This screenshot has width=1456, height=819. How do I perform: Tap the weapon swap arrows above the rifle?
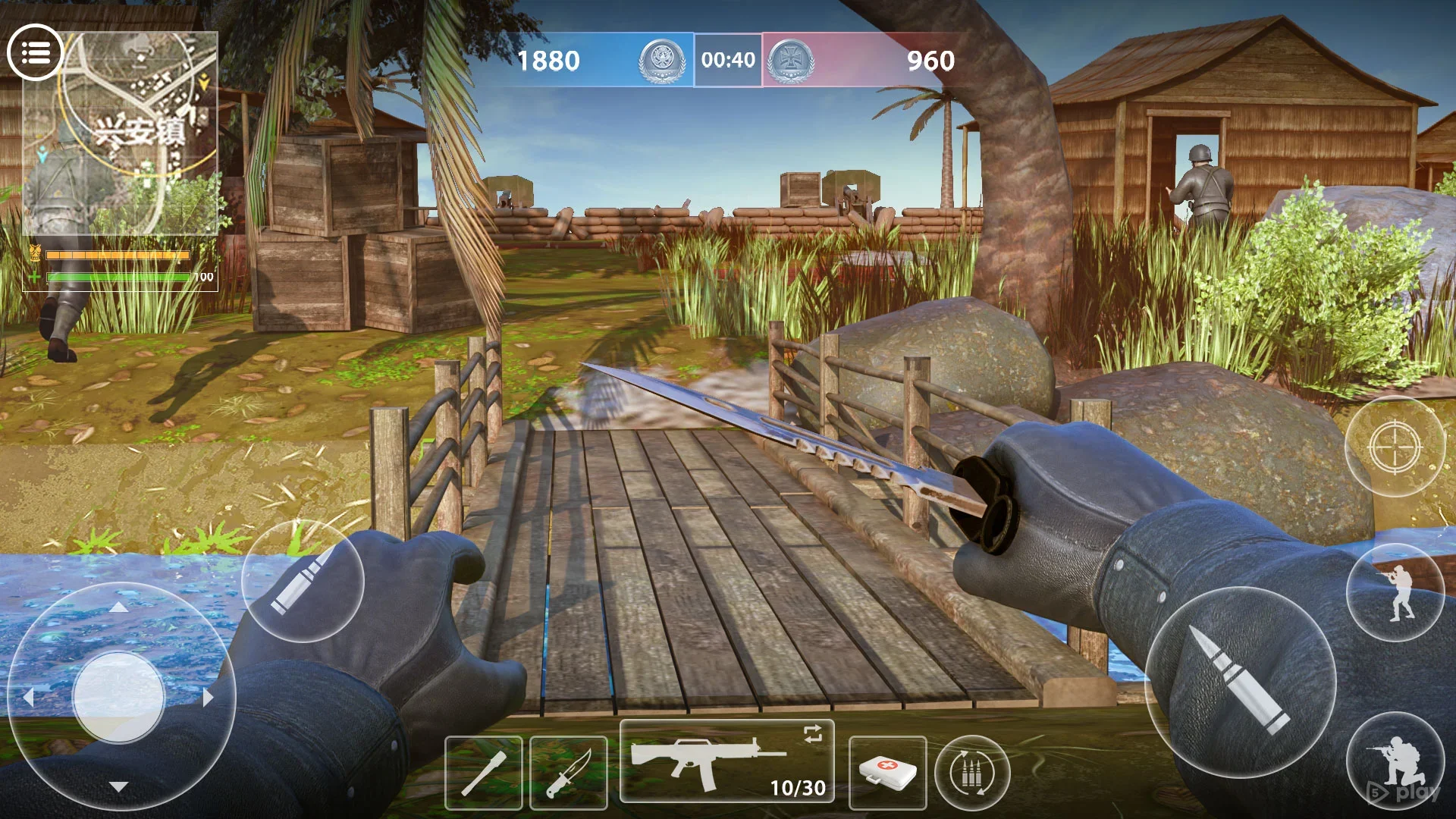tap(811, 733)
